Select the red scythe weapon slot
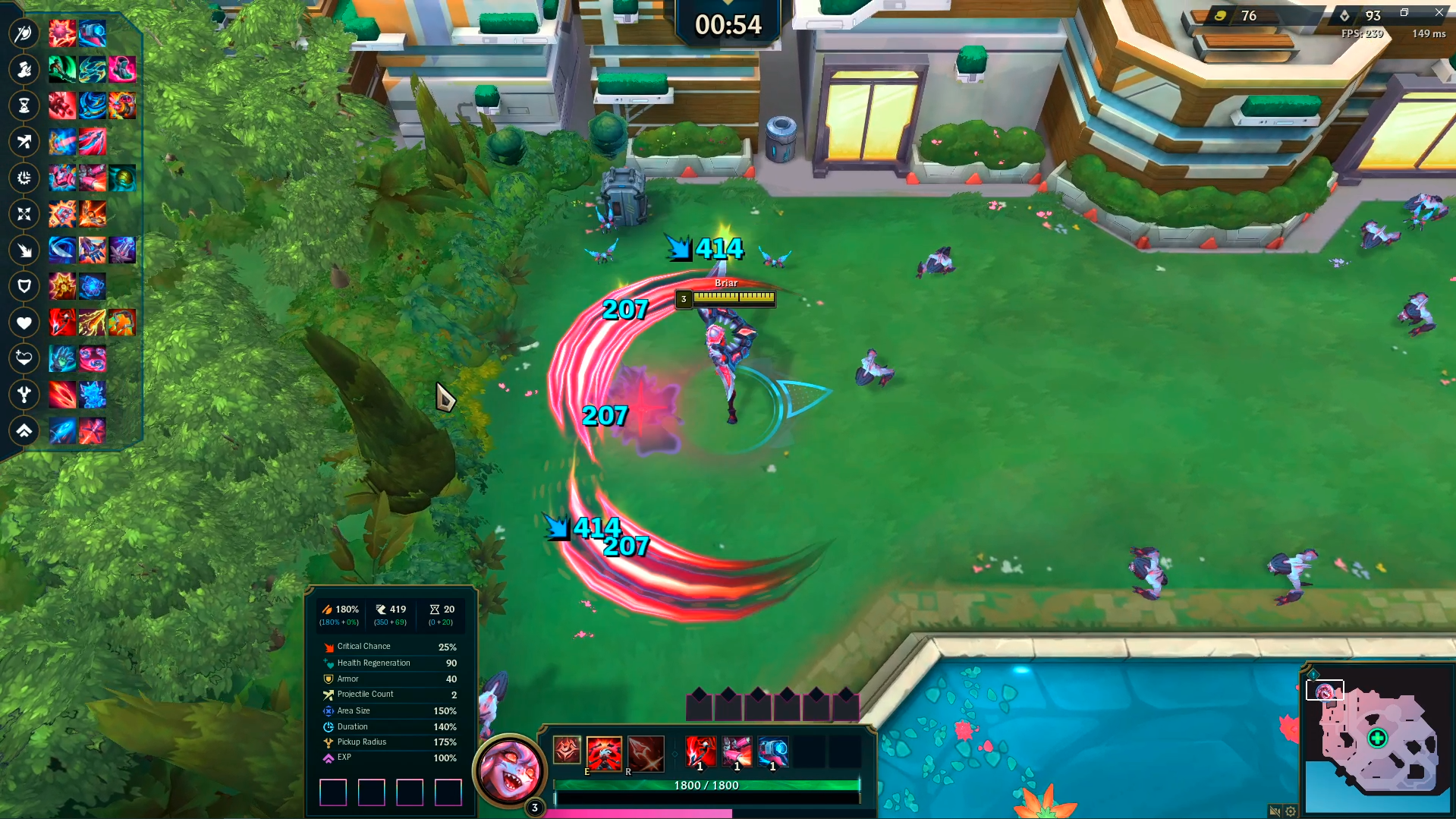The width and height of the screenshot is (1456, 819). 700,753
